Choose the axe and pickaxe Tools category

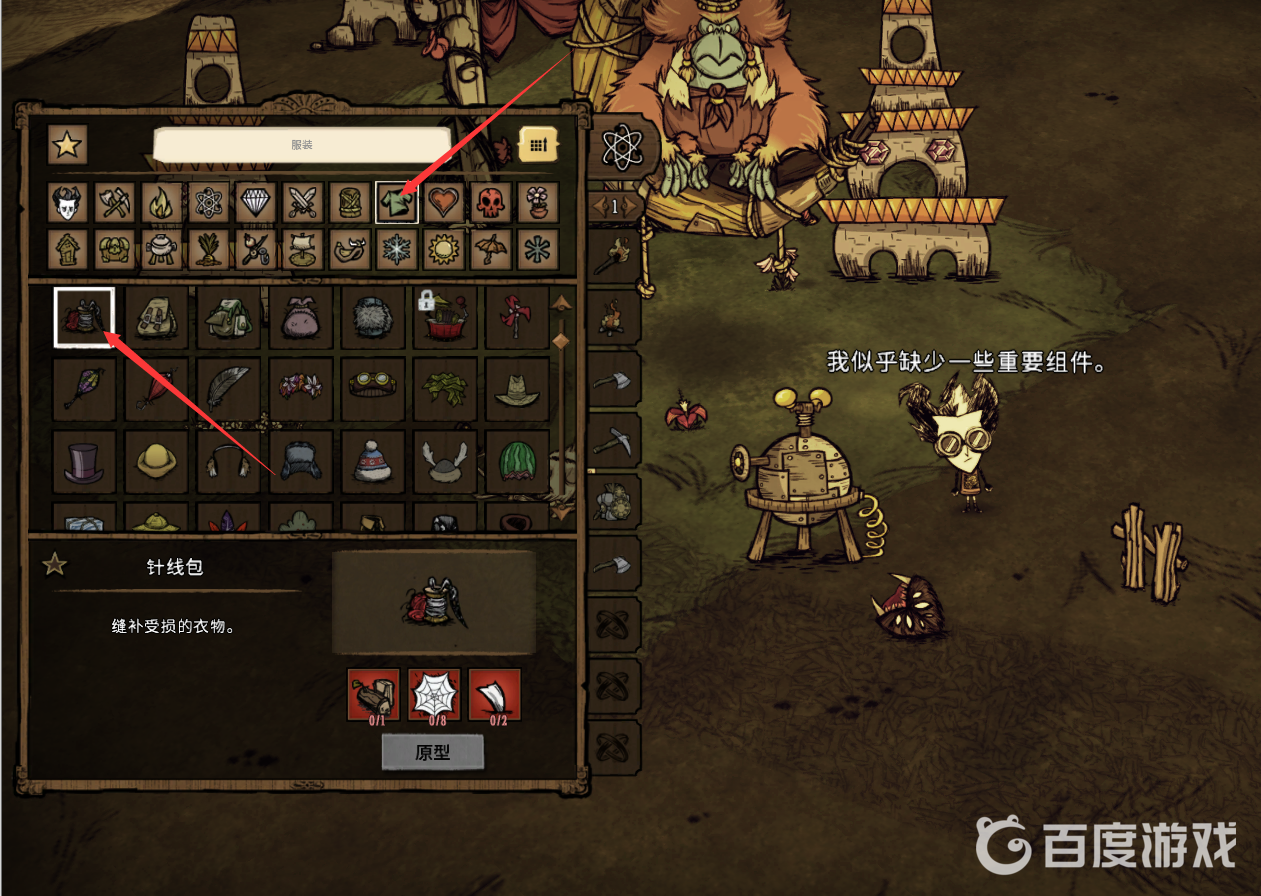[114, 203]
